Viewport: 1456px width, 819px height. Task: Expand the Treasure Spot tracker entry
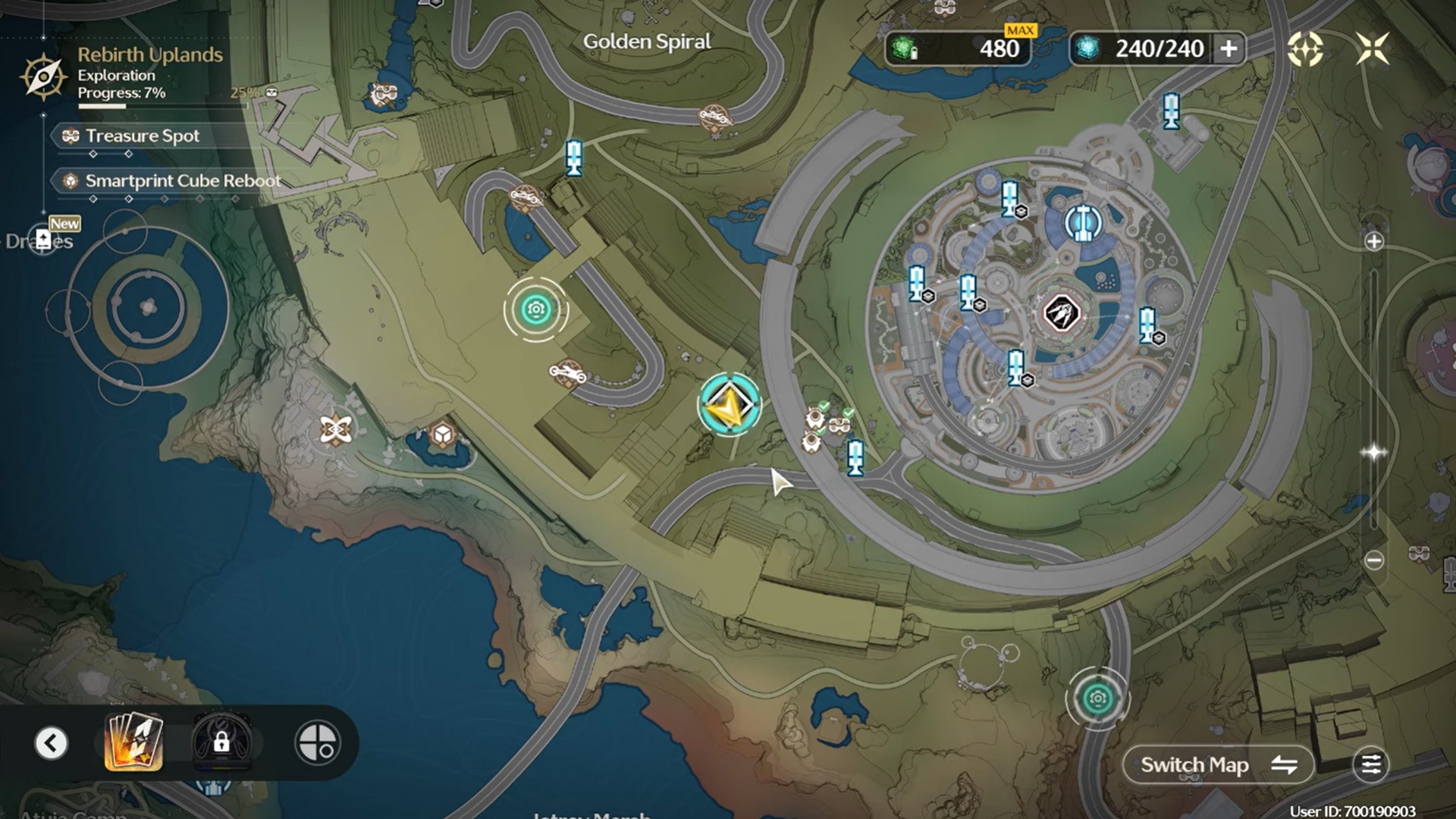coord(143,136)
